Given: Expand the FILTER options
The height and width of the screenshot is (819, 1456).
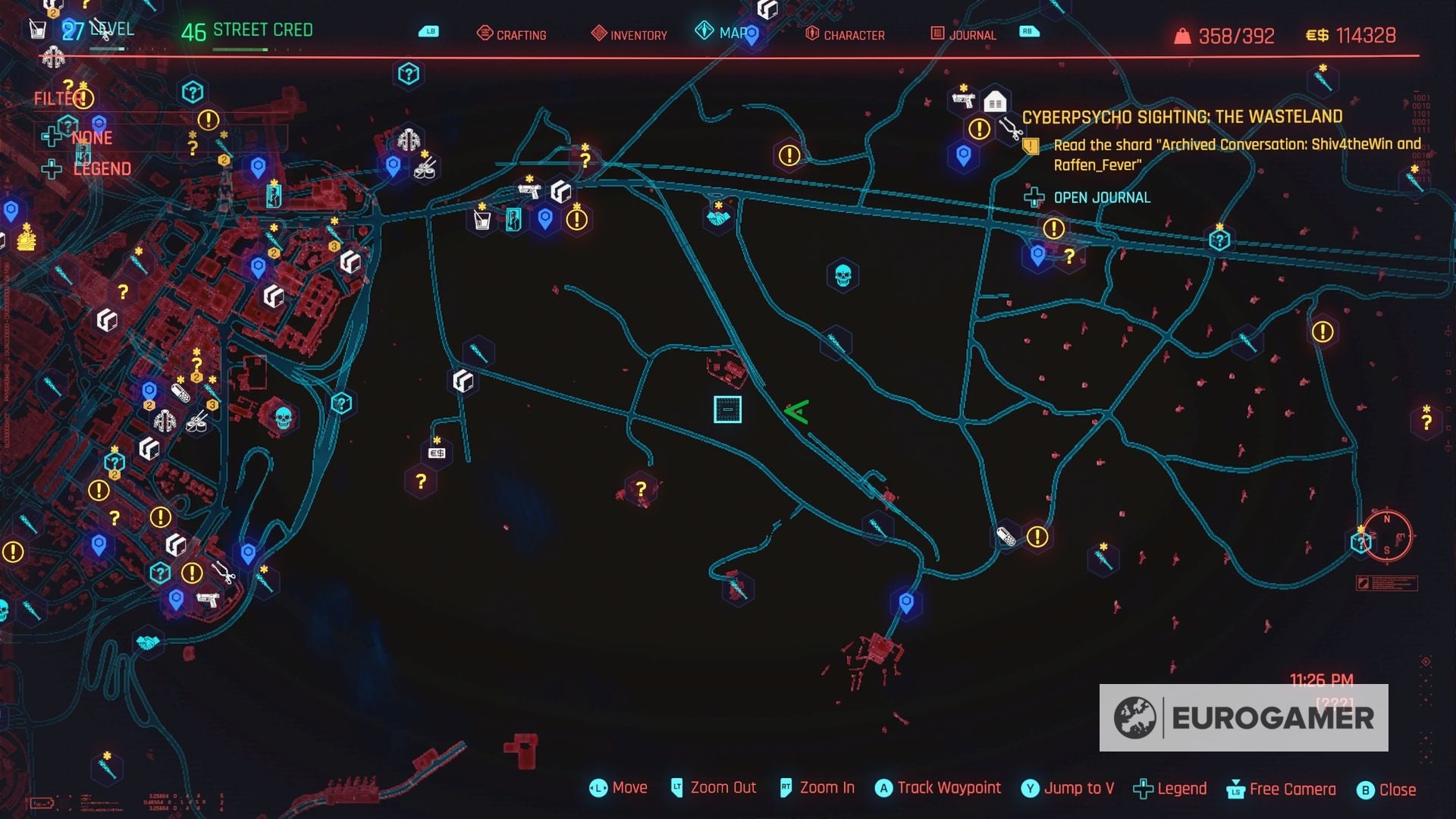Looking at the screenshot, I should pos(61,98).
